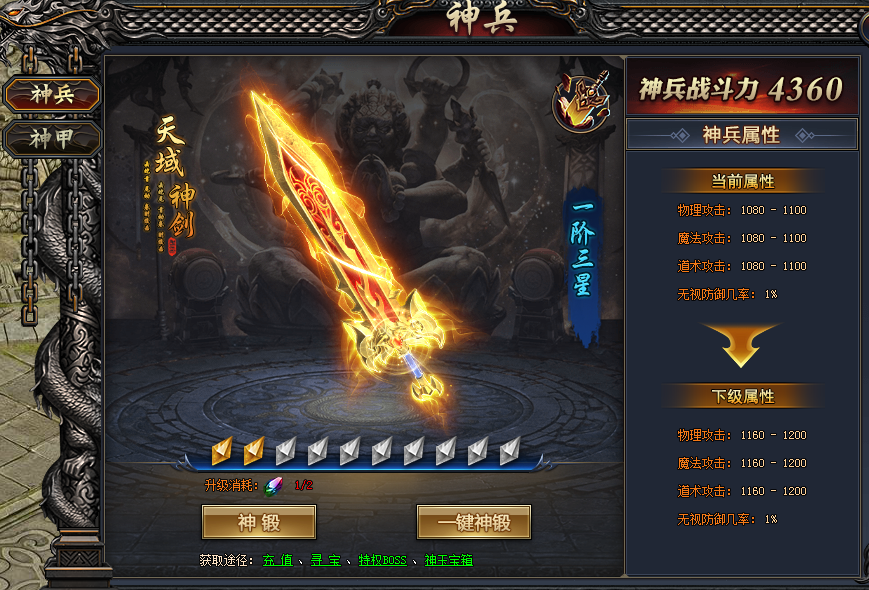Switch to the 神兵 tab

(52, 95)
